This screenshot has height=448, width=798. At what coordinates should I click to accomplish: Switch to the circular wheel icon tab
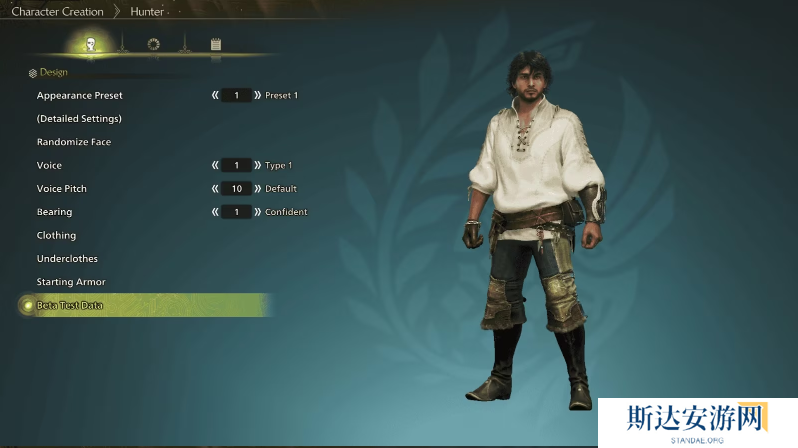[x=153, y=44]
